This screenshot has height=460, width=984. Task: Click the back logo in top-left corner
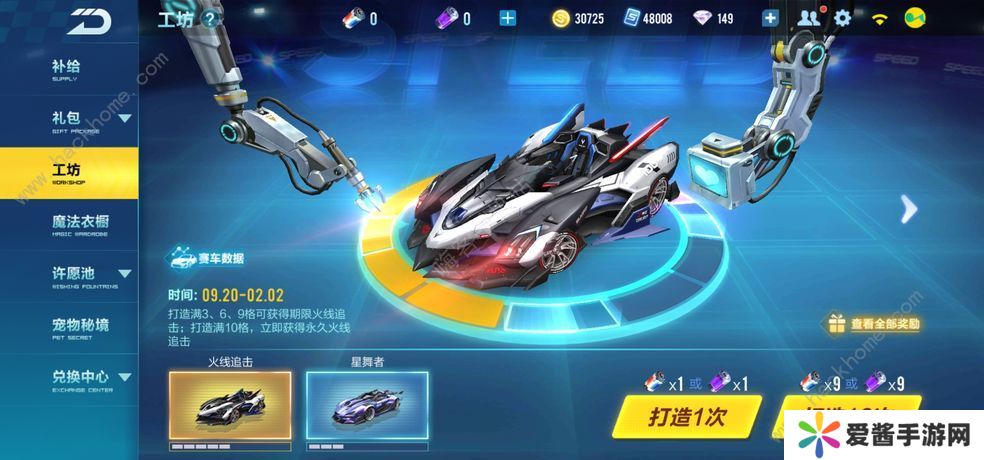90,18
